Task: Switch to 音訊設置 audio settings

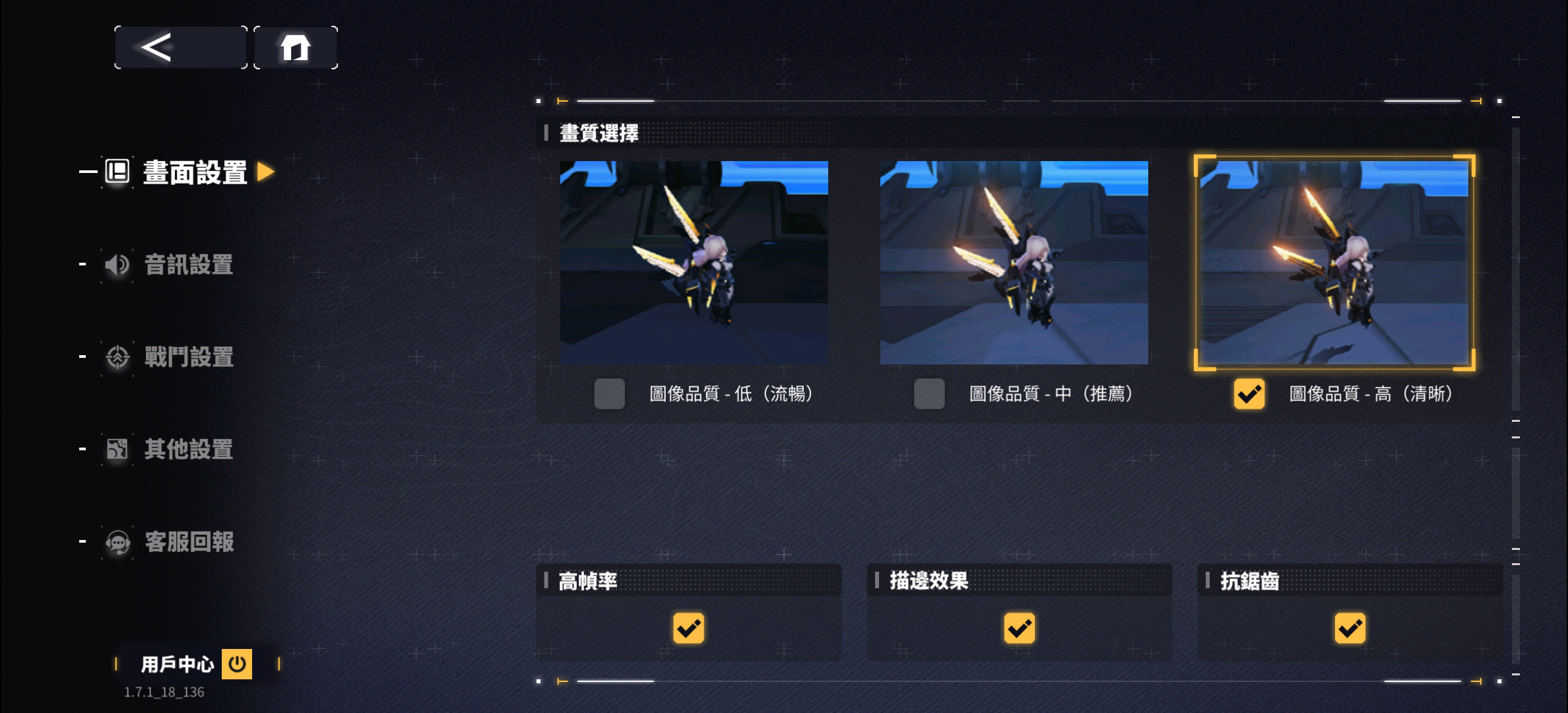Action: coord(188,265)
